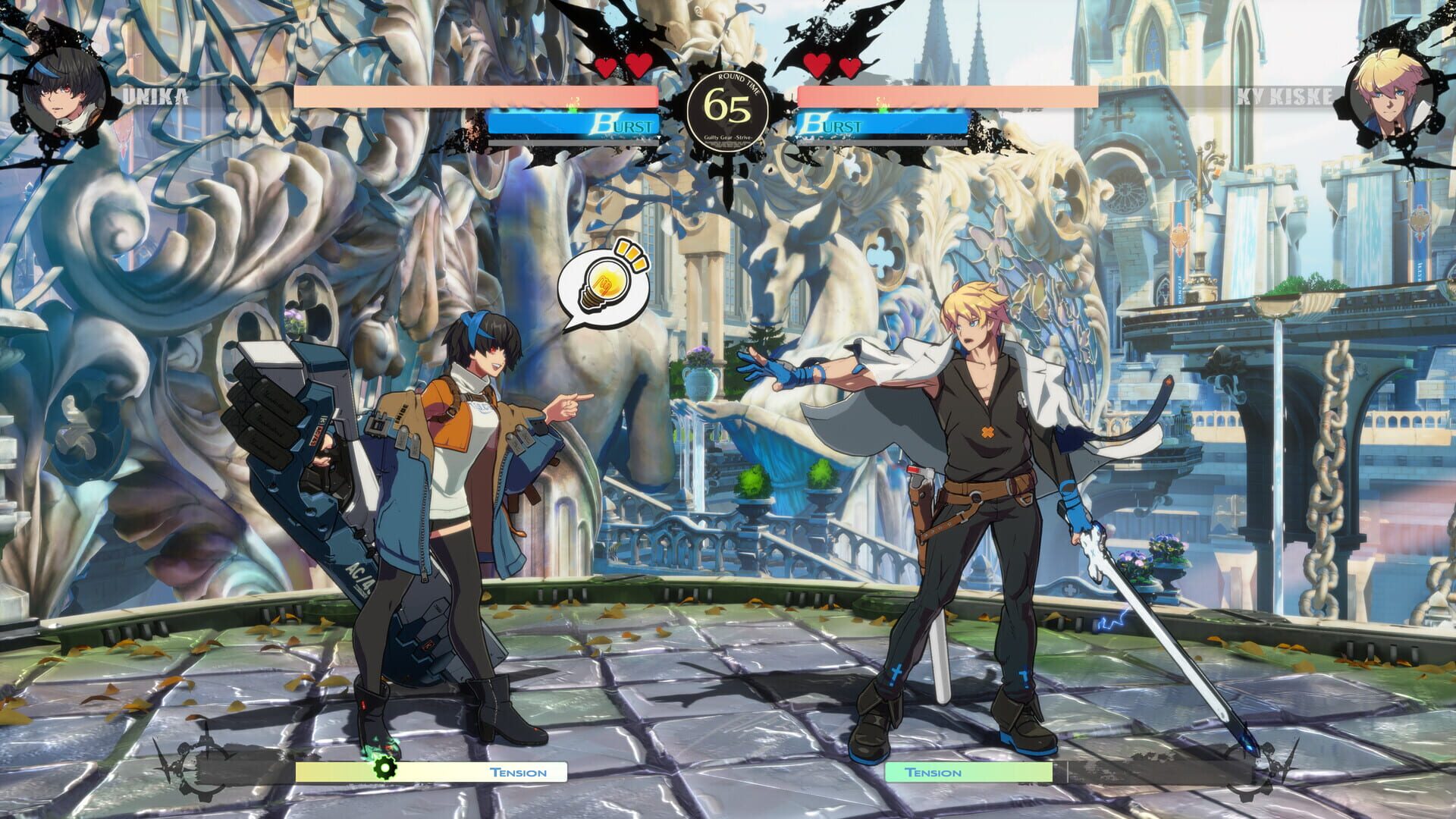Click the green gear on the Tension gauge
This screenshot has width=1456, height=819.
tap(387, 767)
